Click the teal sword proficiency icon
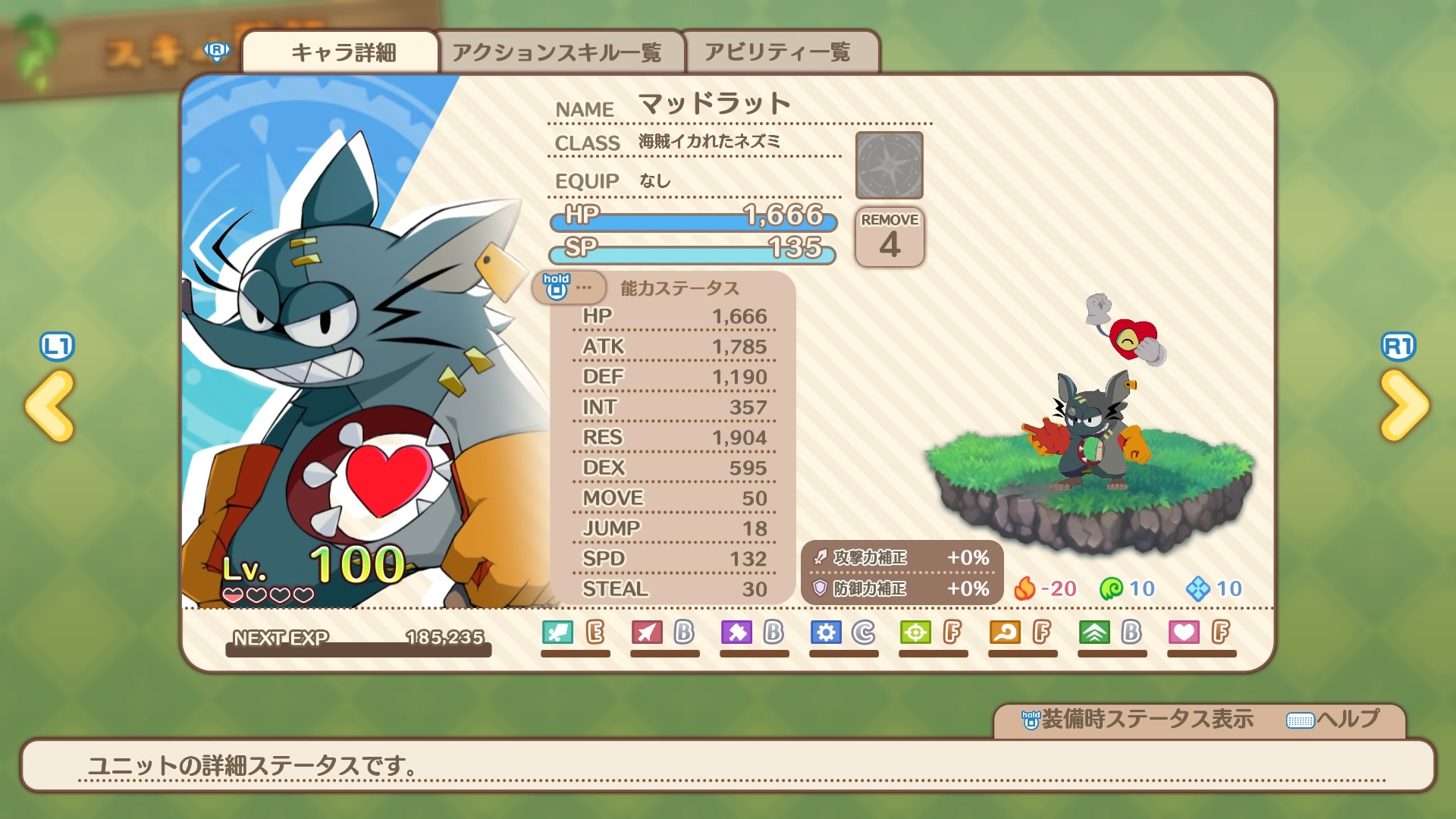 pyautogui.click(x=558, y=632)
